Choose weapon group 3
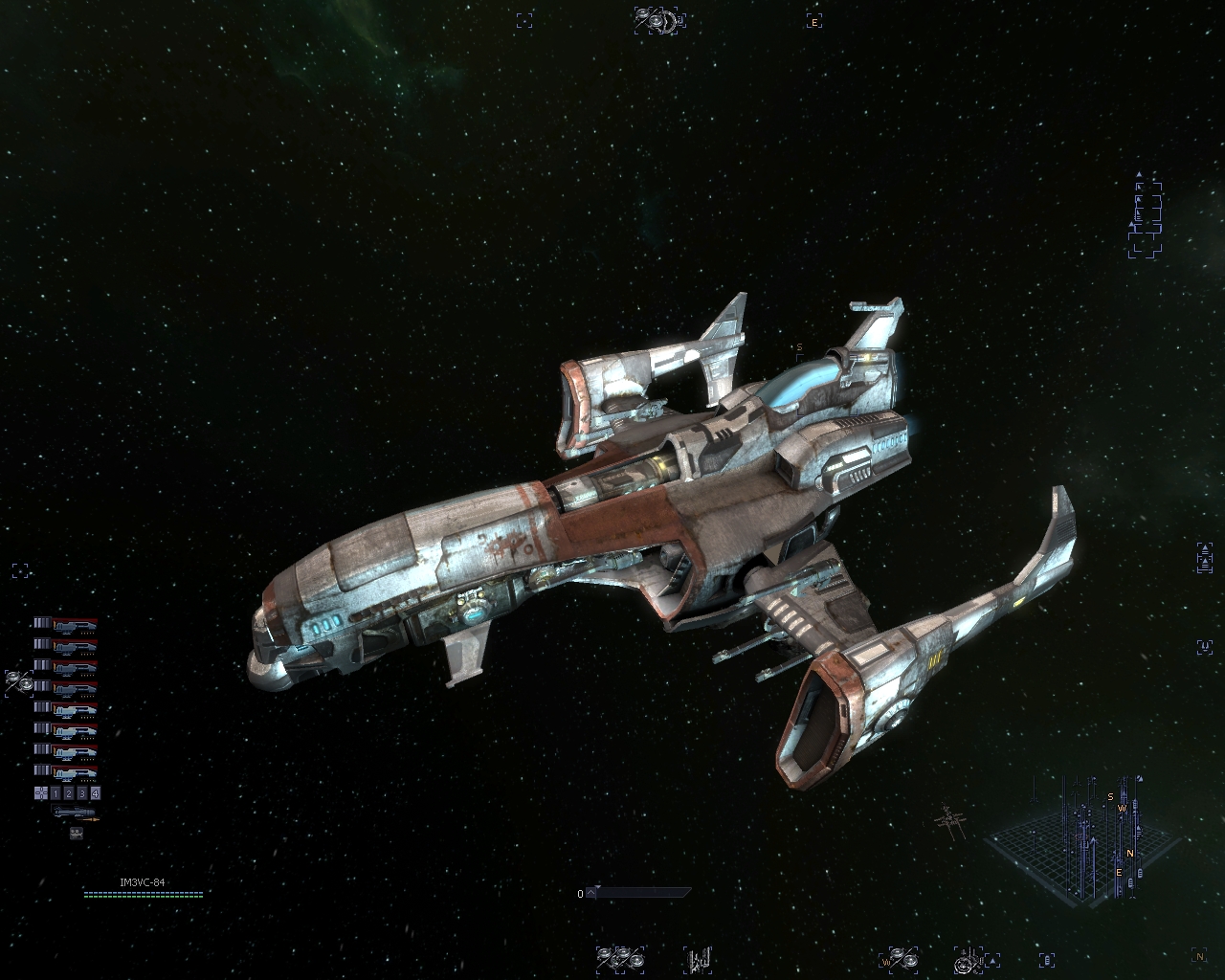The width and height of the screenshot is (1225, 980). [82, 793]
